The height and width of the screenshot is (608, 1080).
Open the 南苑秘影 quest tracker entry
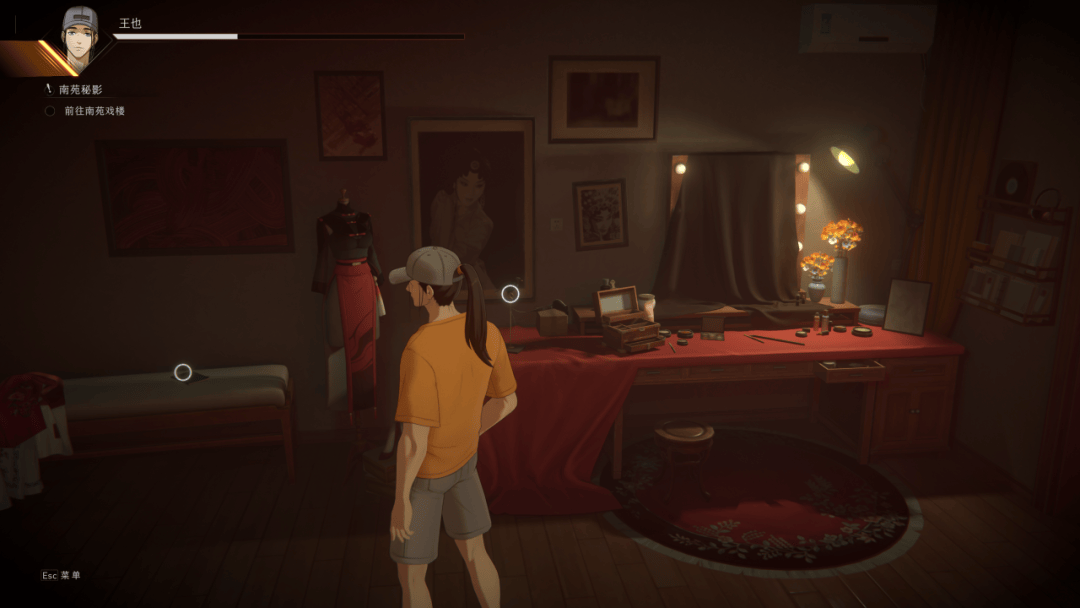[80, 90]
